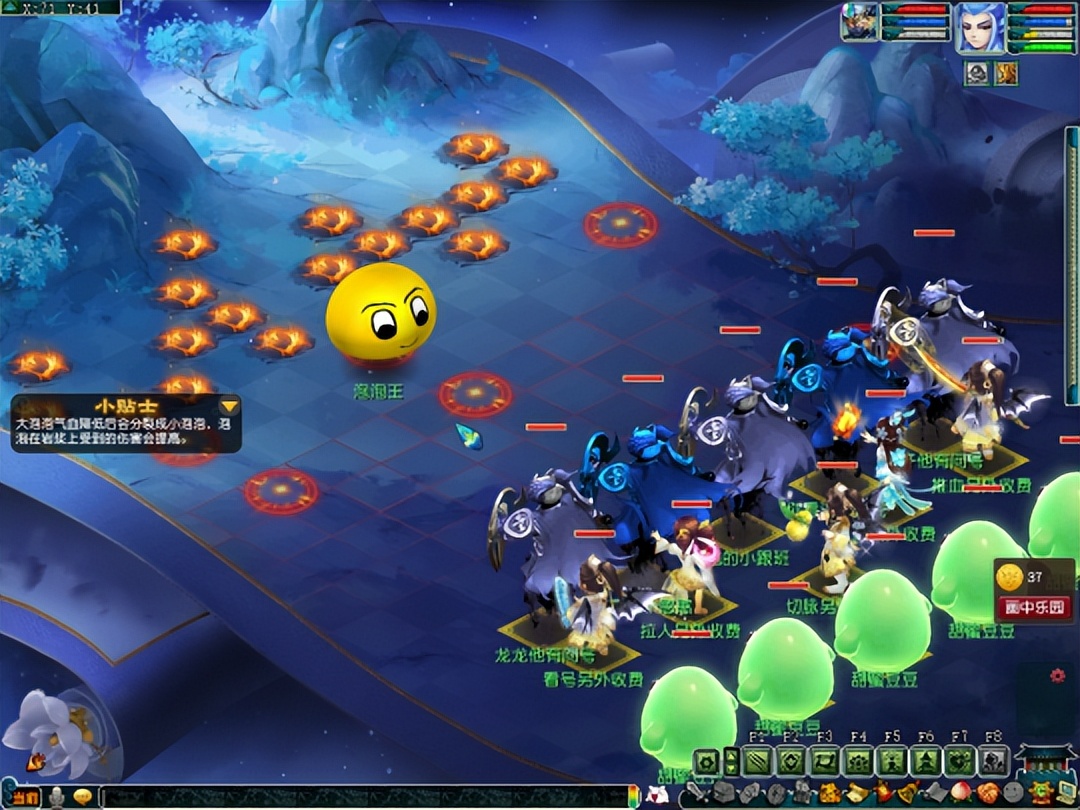Toggle the microphone voice button
The width and height of the screenshot is (1080, 810).
(58, 797)
